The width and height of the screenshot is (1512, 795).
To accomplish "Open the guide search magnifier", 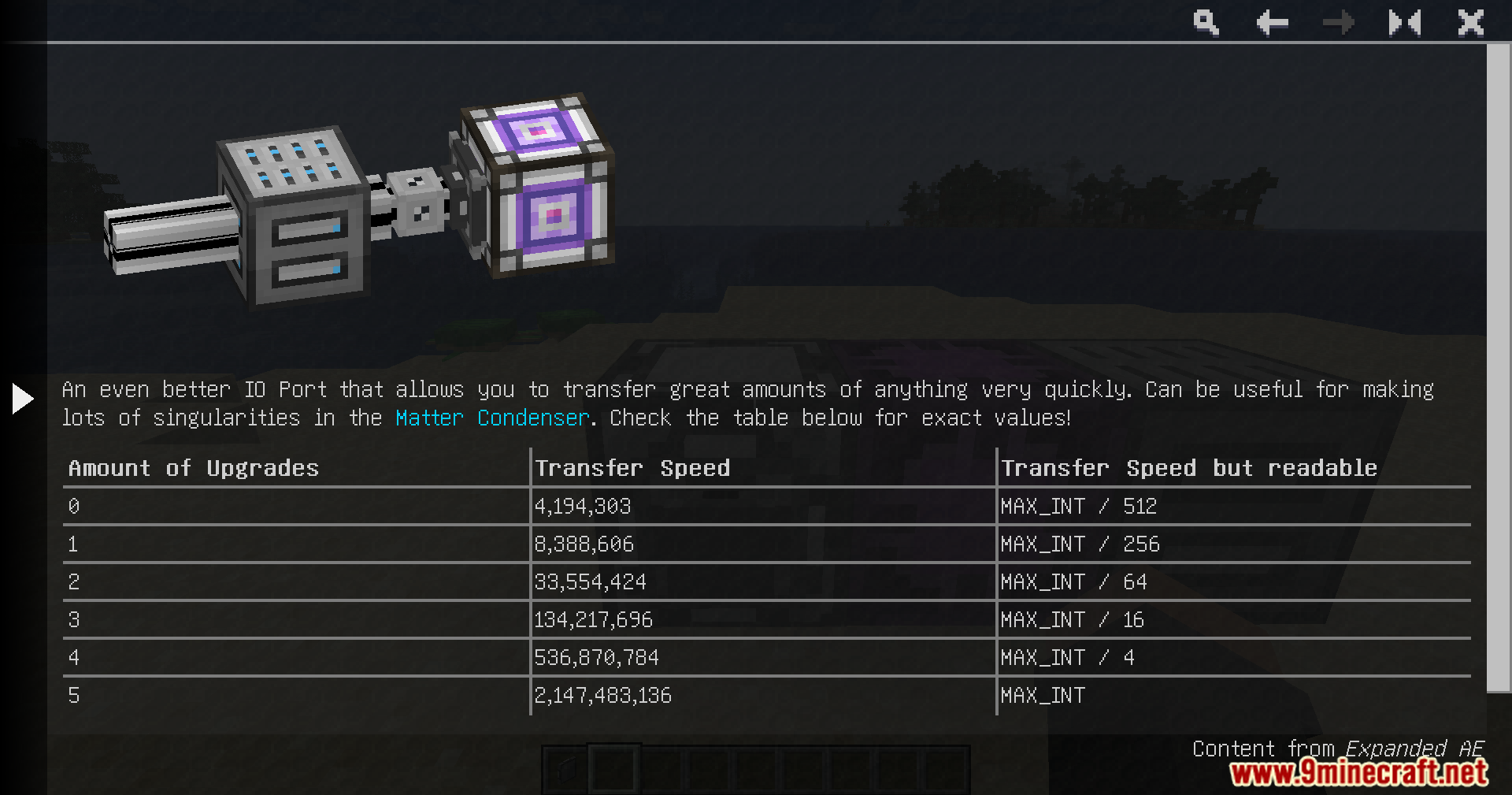I will pos(1206,23).
